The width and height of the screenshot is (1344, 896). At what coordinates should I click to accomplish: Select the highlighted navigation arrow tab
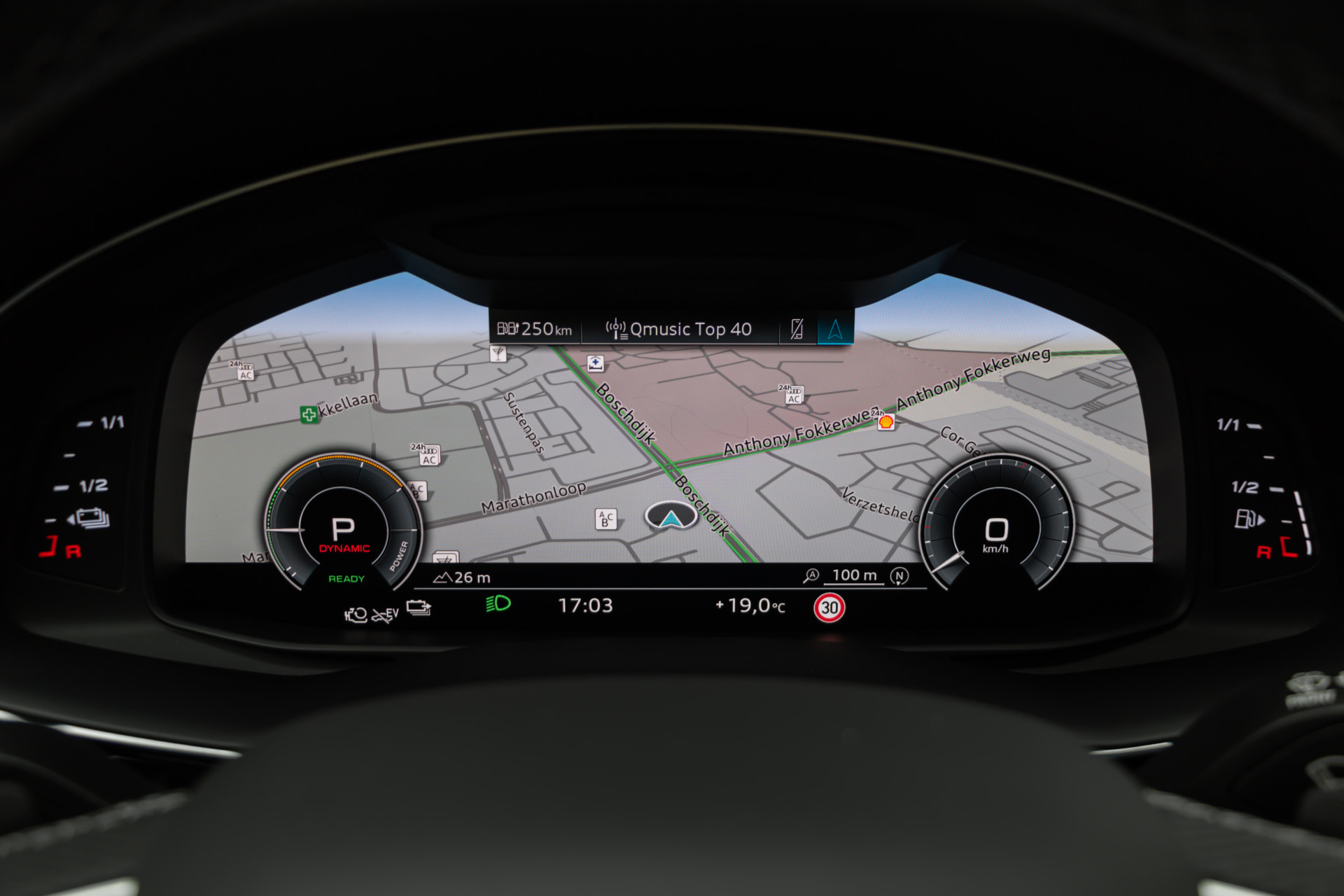pyautogui.click(x=835, y=329)
